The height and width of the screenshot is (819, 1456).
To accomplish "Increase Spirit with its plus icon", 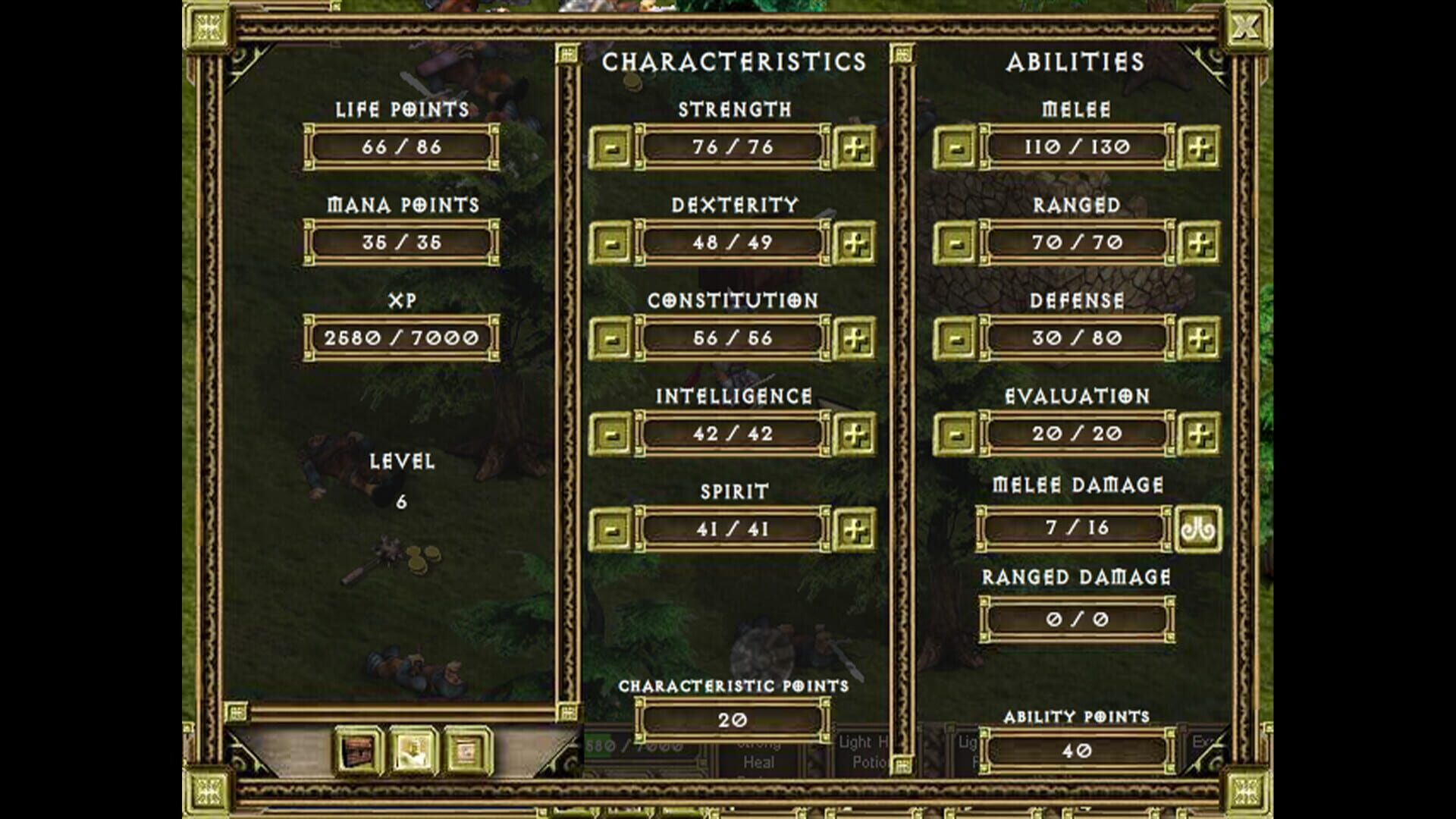I will [855, 529].
